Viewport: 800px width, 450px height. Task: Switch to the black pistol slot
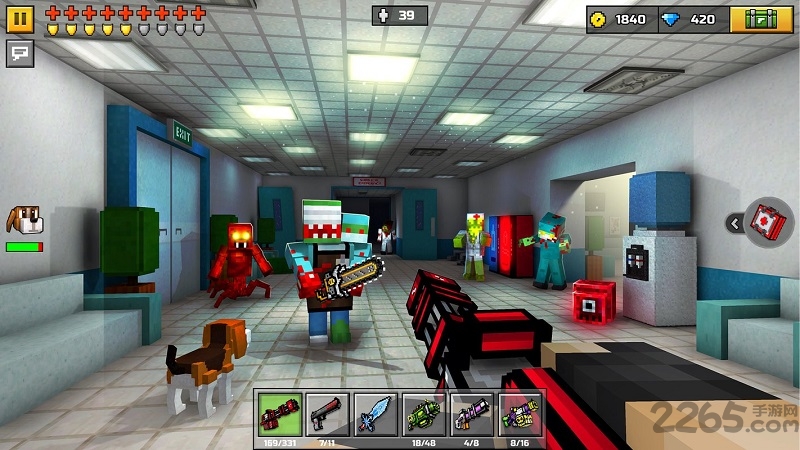pos(327,414)
